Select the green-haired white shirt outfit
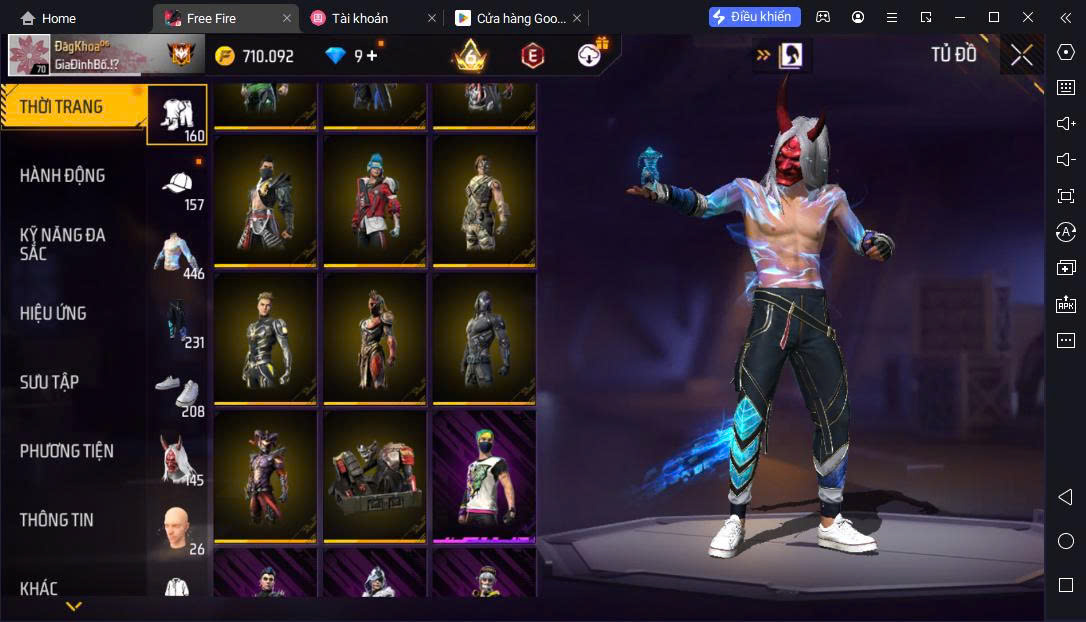Screen dimensions: 1086x622 click(x=484, y=476)
